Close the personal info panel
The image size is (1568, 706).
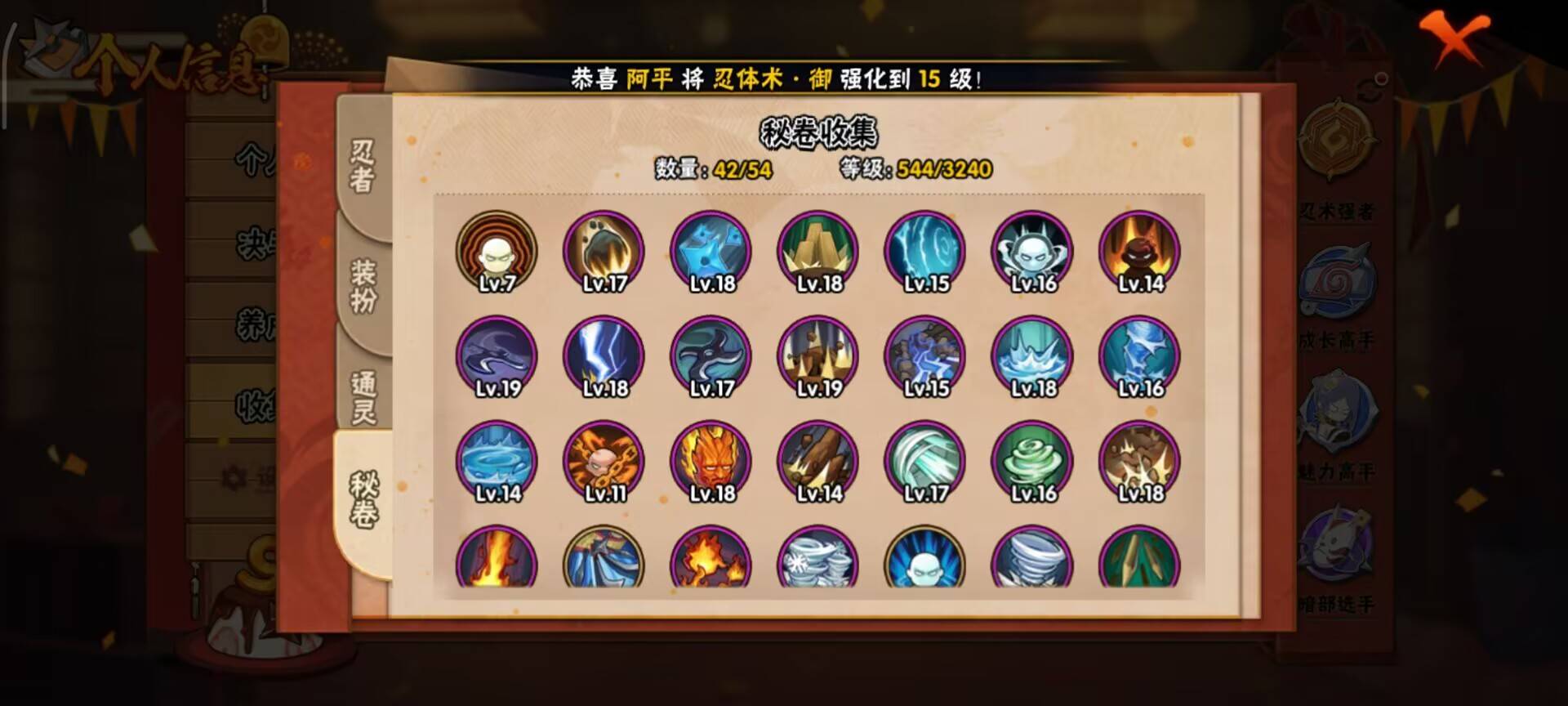click(1456, 37)
